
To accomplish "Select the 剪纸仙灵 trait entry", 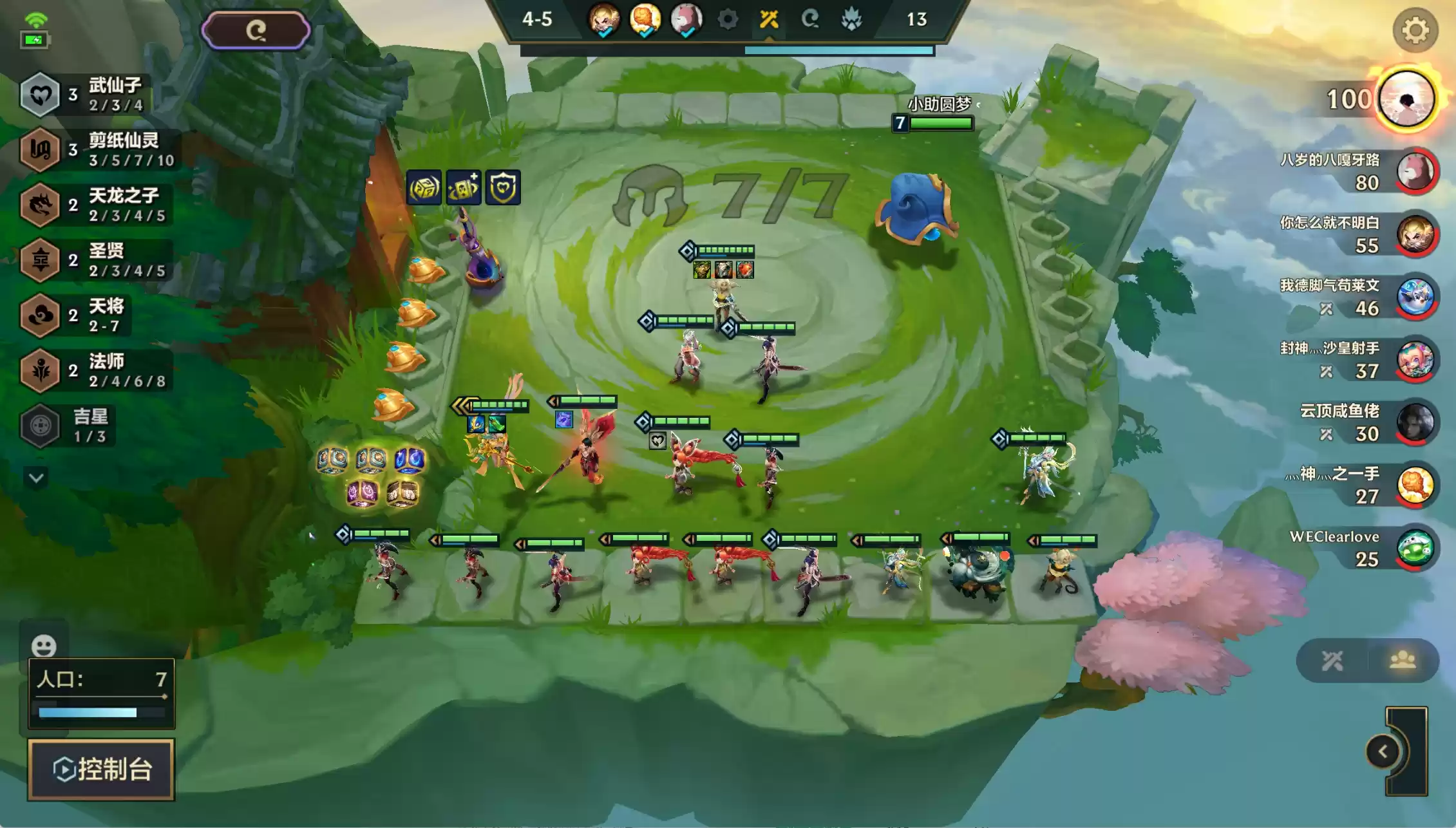I will pyautogui.click(x=97, y=150).
